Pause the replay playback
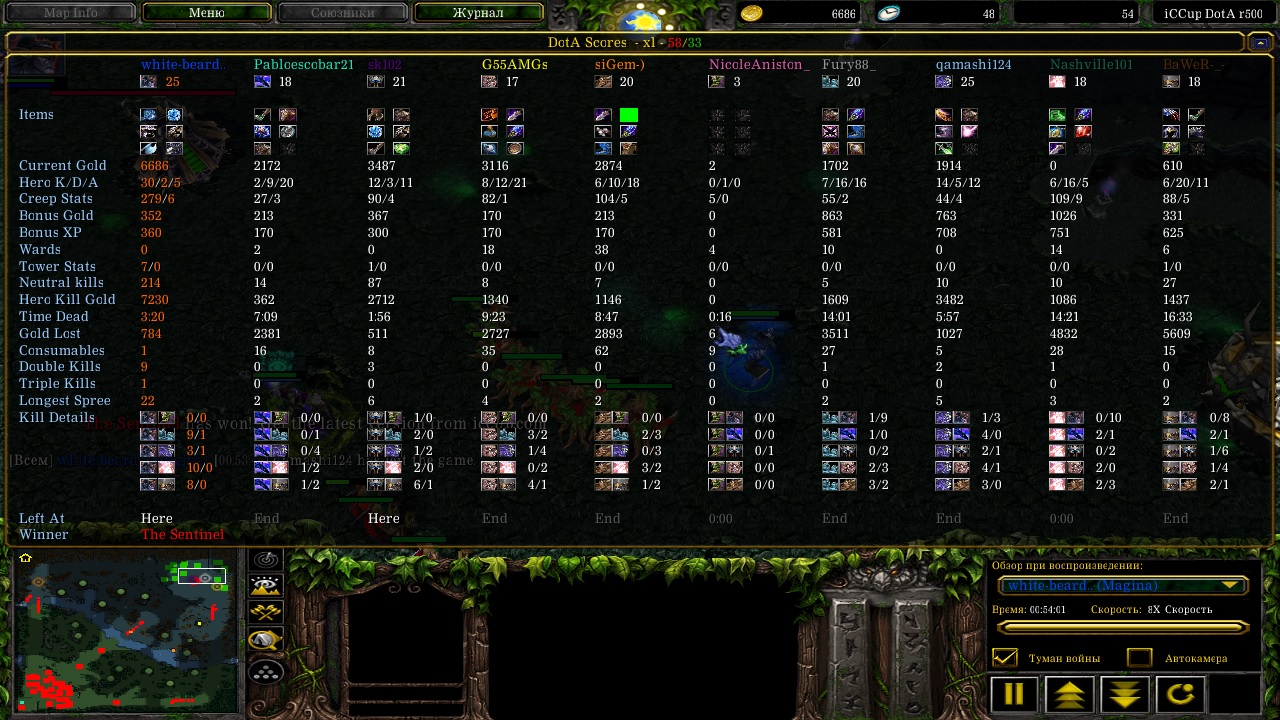The width and height of the screenshot is (1280, 720). pyautogui.click(x=1014, y=694)
